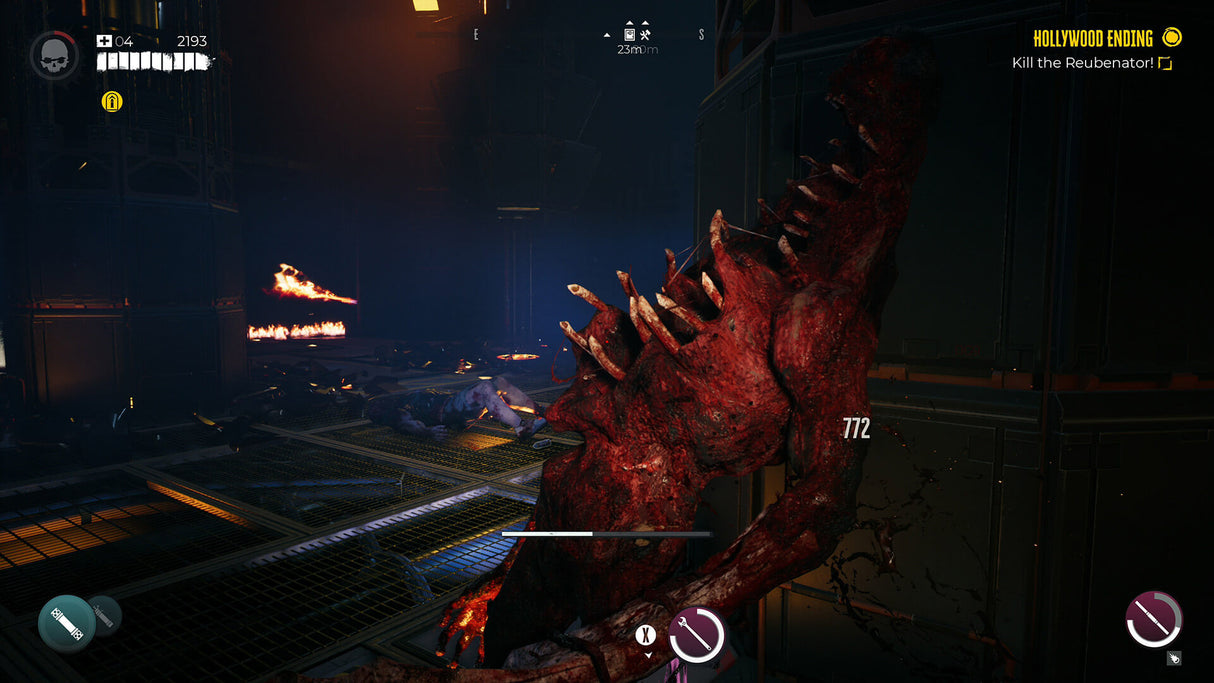Activate the teal curveball ability icon
Viewport: 1214px width, 683px height.
[x=66, y=623]
